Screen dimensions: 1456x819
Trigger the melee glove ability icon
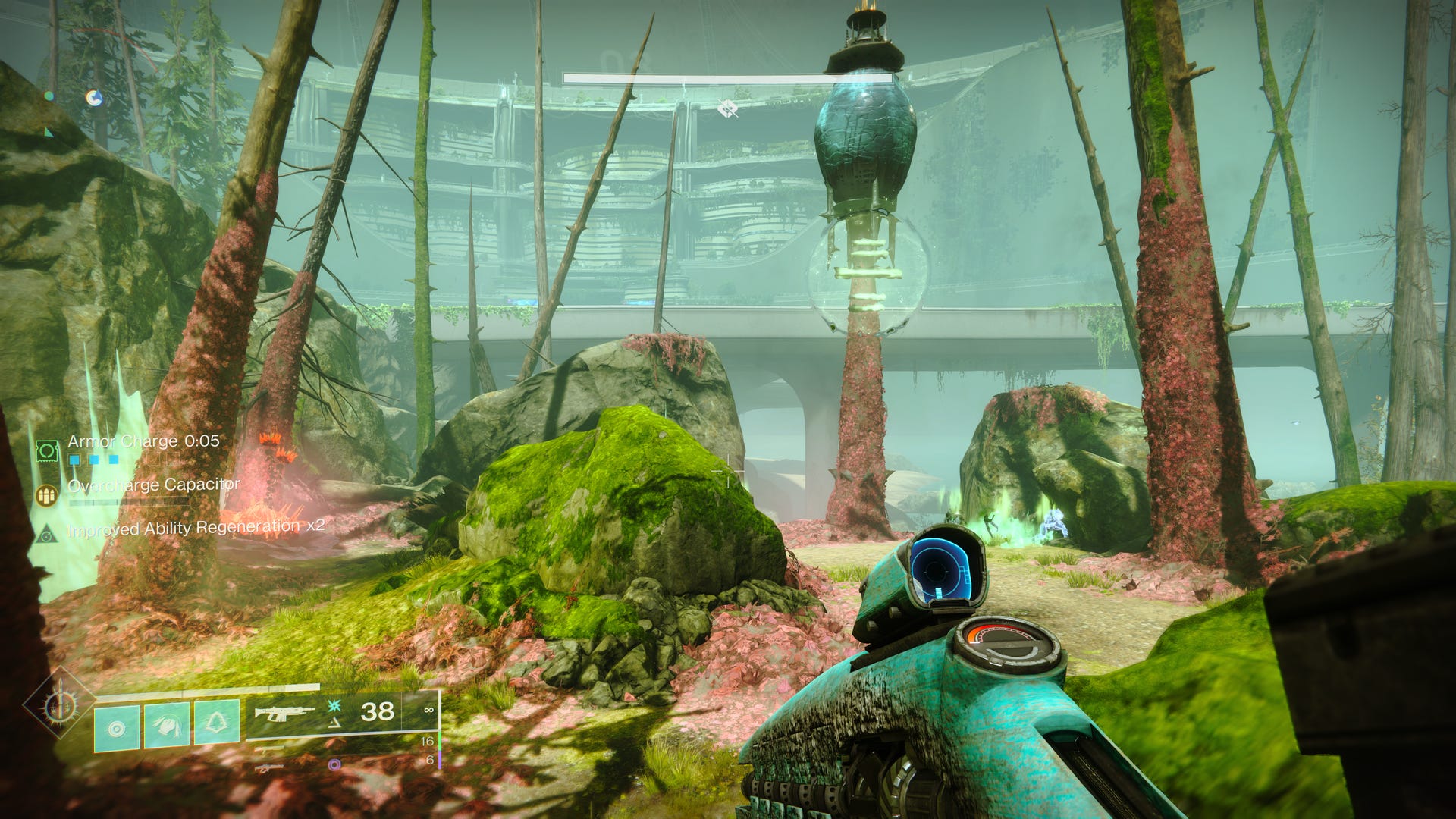click(167, 726)
